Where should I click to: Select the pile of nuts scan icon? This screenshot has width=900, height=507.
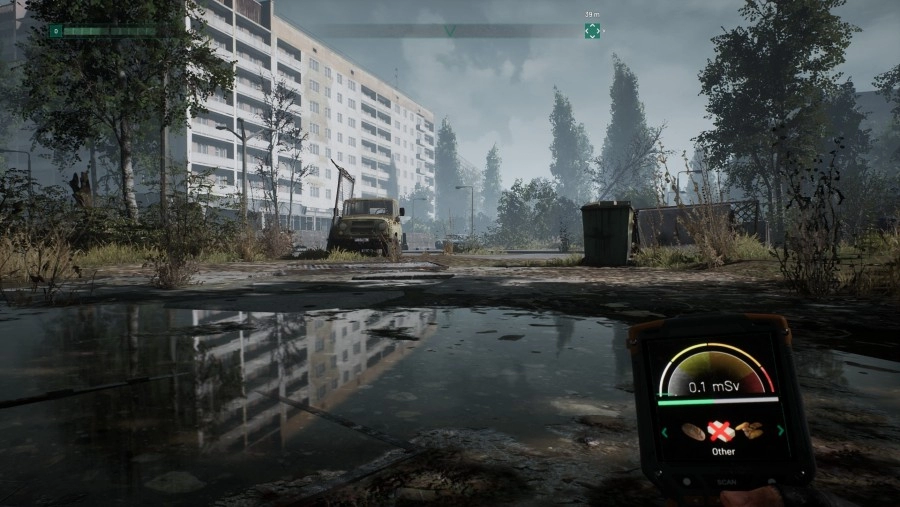(749, 431)
